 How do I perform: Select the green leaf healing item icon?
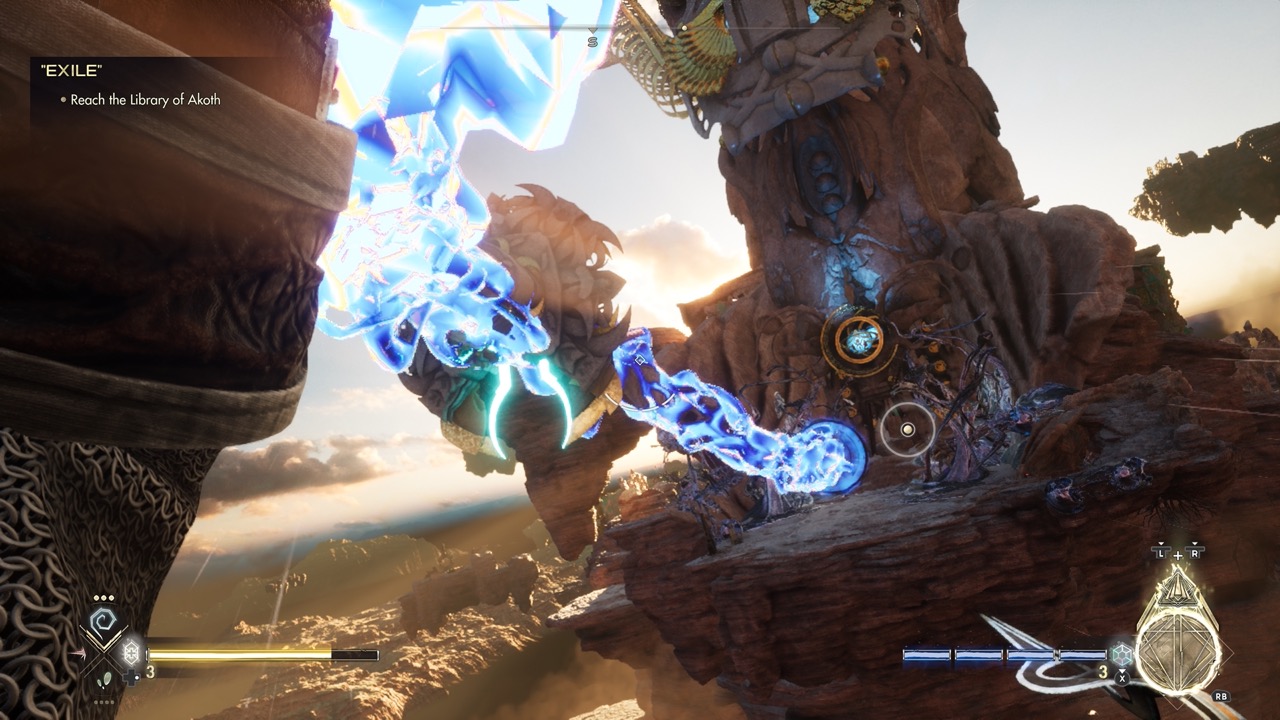point(106,680)
